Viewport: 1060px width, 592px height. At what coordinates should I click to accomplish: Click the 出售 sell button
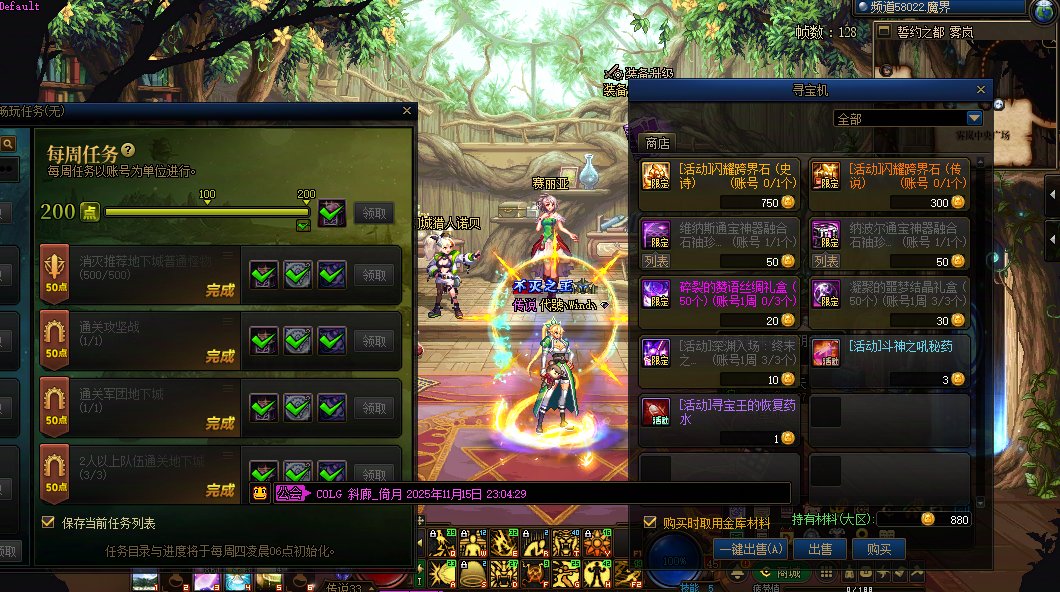click(x=820, y=549)
